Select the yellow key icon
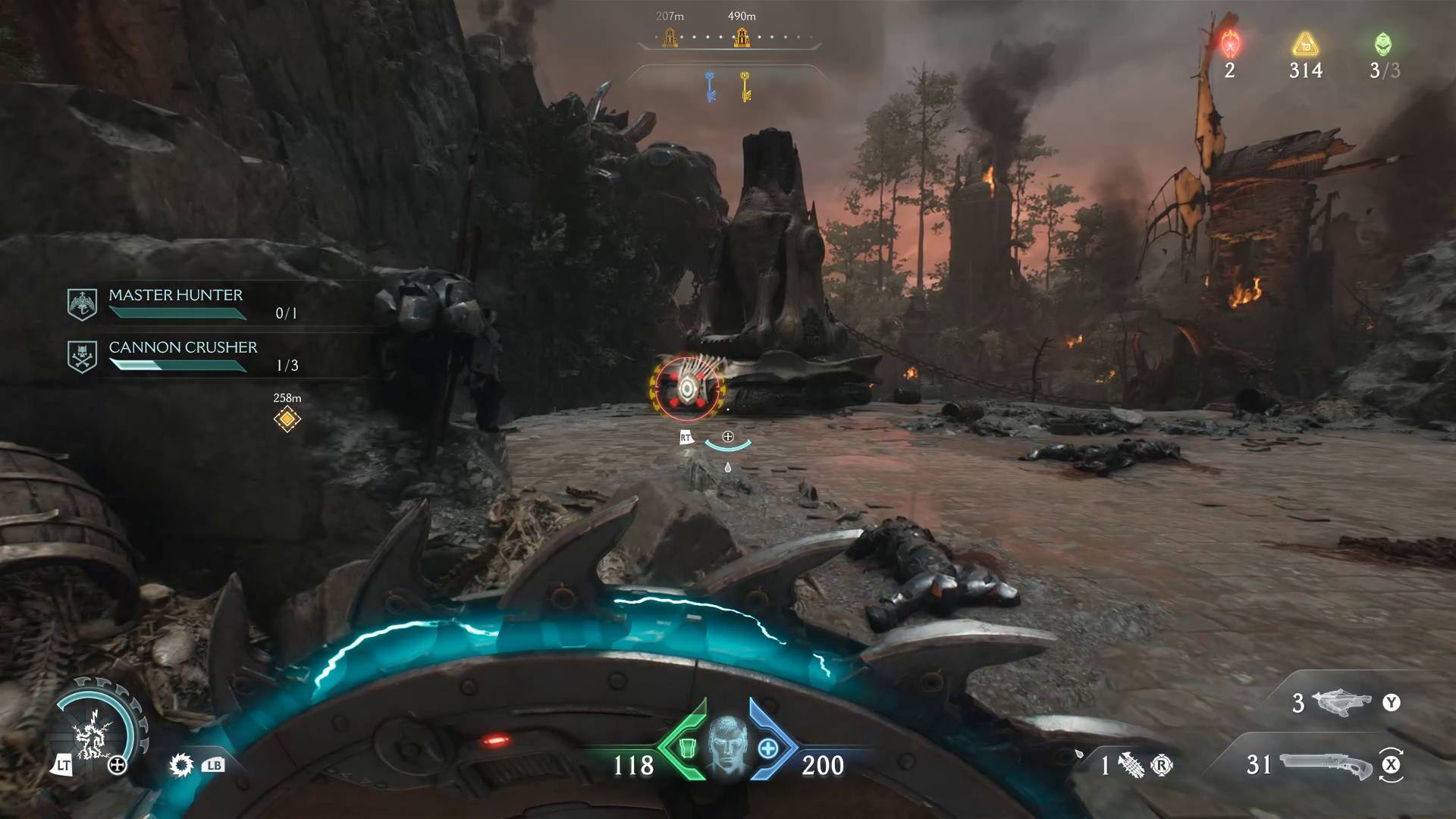 pos(745,86)
